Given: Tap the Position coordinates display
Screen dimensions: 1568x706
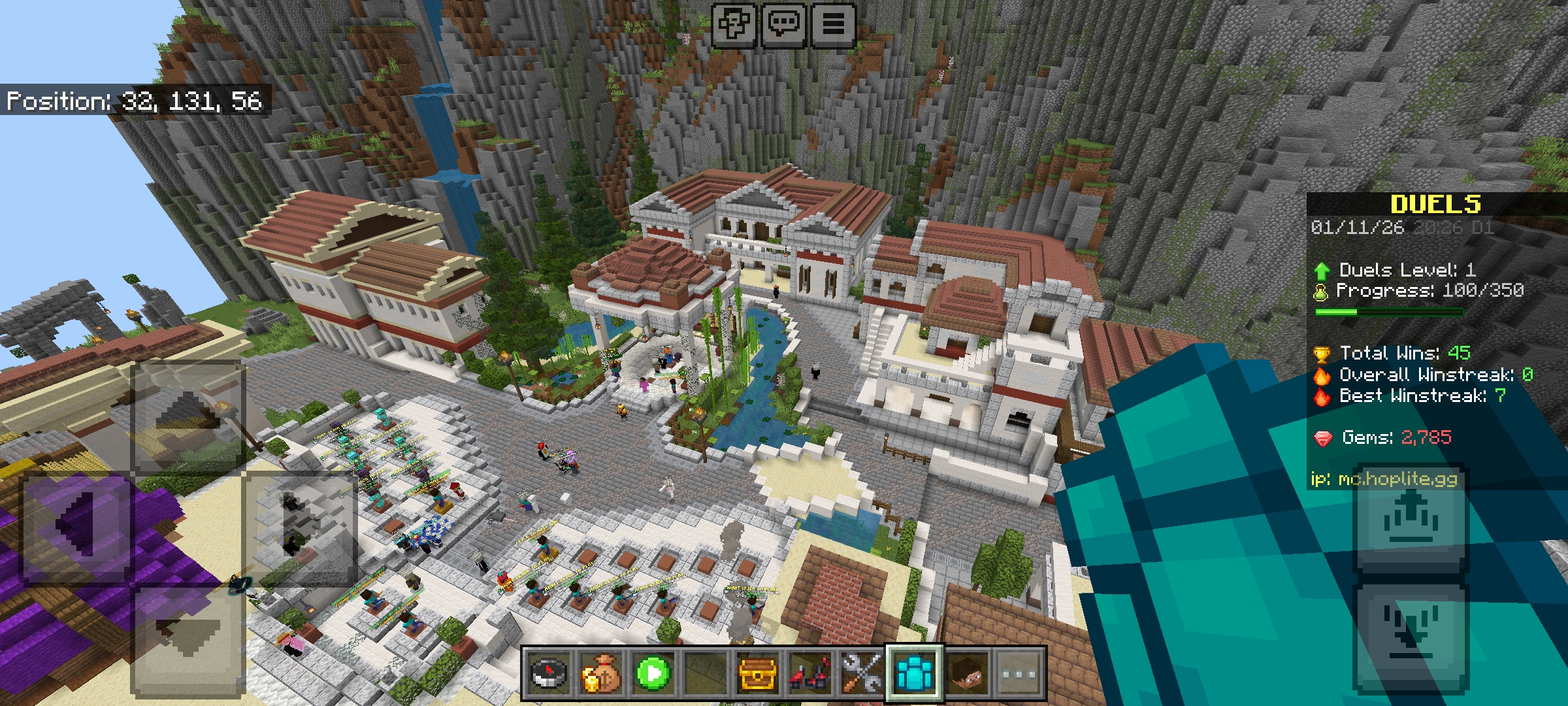Looking at the screenshot, I should pyautogui.click(x=134, y=102).
